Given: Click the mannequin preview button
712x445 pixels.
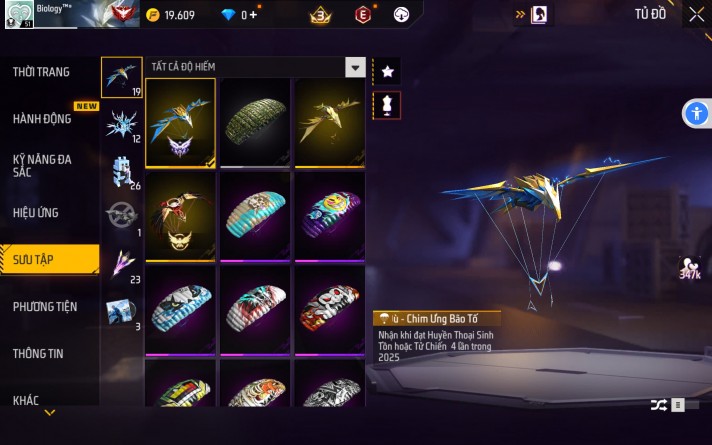Looking at the screenshot, I should pos(388,105).
